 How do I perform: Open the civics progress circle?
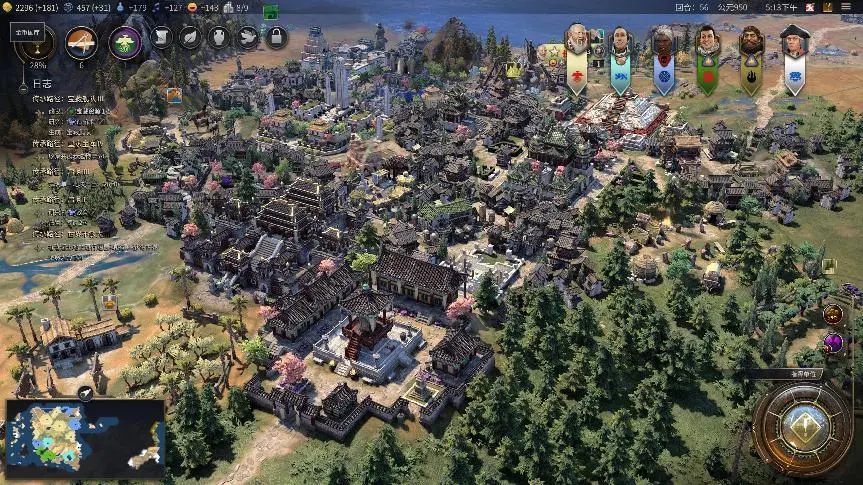pos(81,43)
